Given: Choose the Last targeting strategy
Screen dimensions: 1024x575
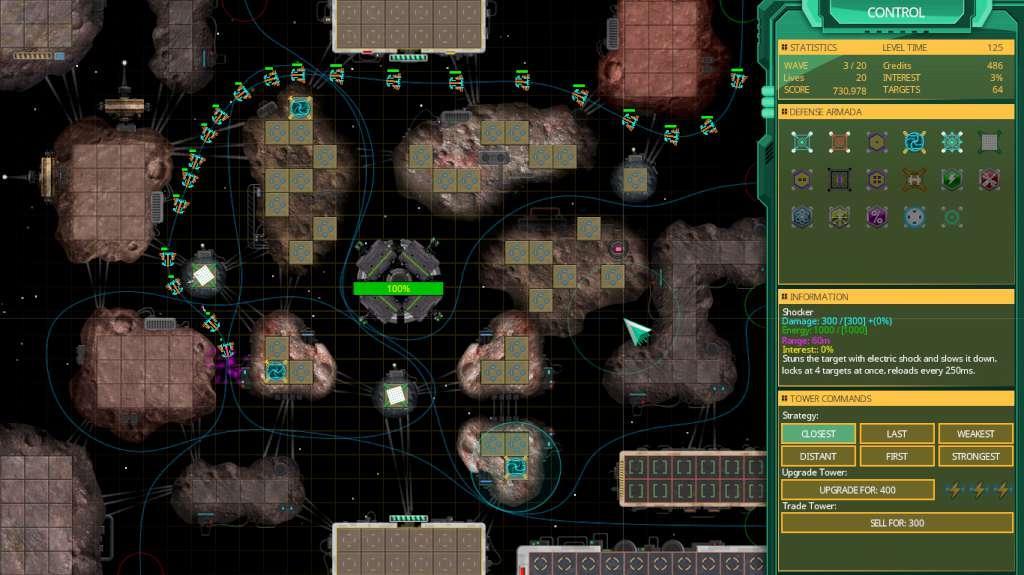Looking at the screenshot, I should 897,434.
